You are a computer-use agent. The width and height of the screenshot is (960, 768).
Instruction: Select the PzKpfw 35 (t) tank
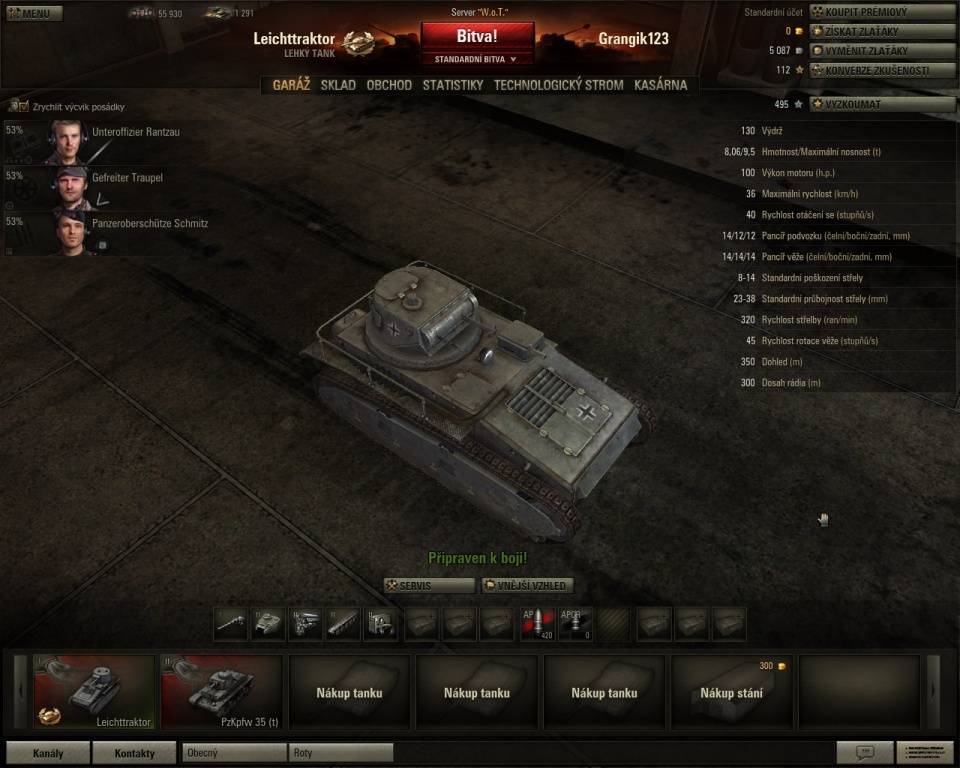(222, 692)
